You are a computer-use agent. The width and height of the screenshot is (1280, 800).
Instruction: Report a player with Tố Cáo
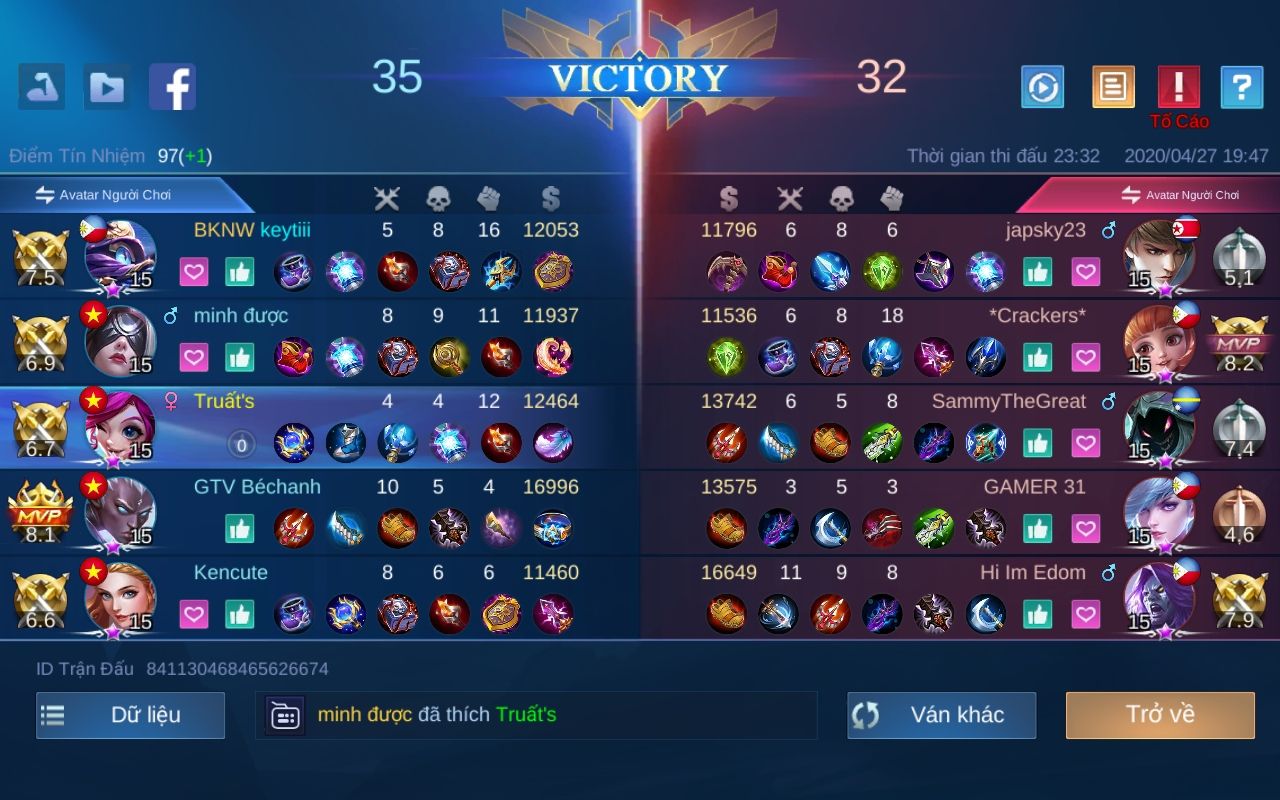[1178, 88]
